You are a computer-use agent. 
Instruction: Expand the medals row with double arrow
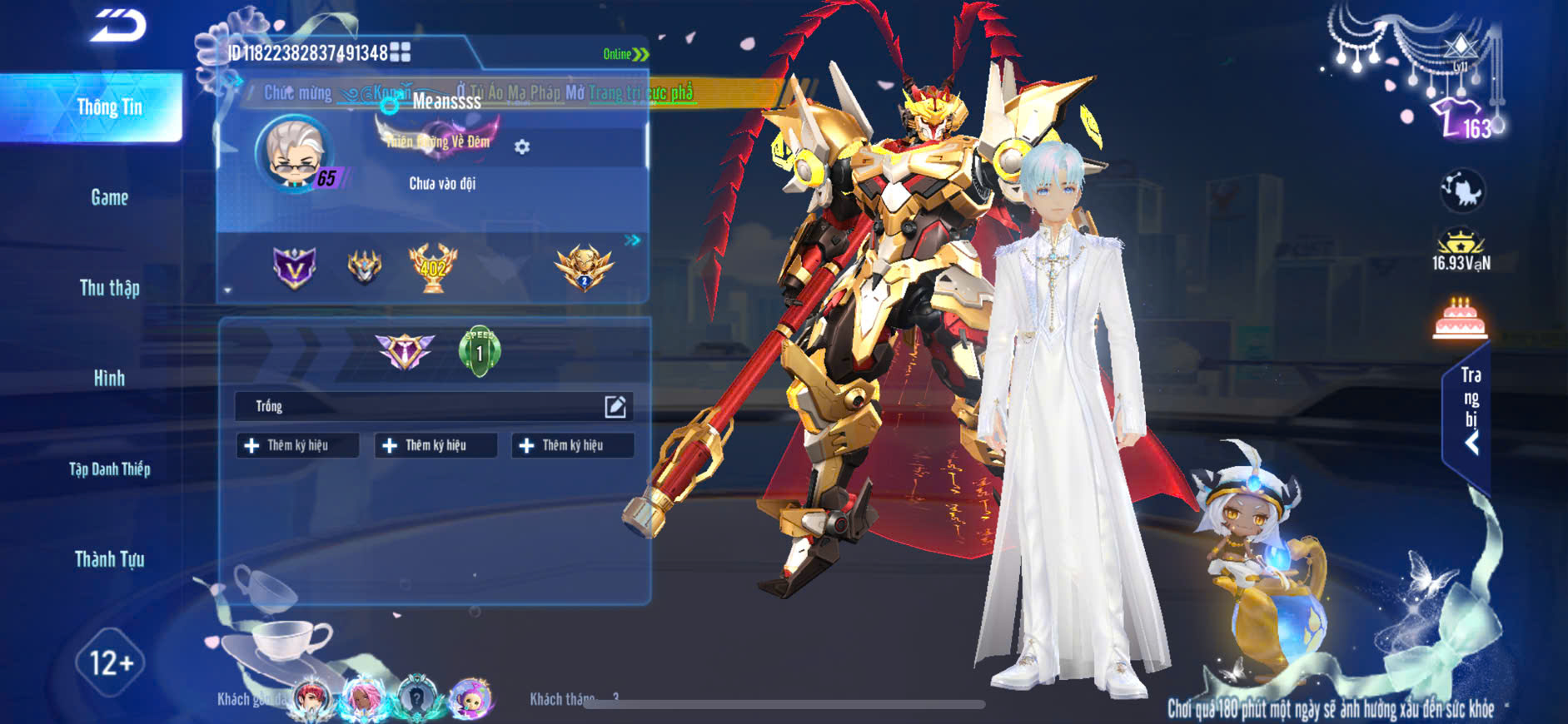(632, 241)
